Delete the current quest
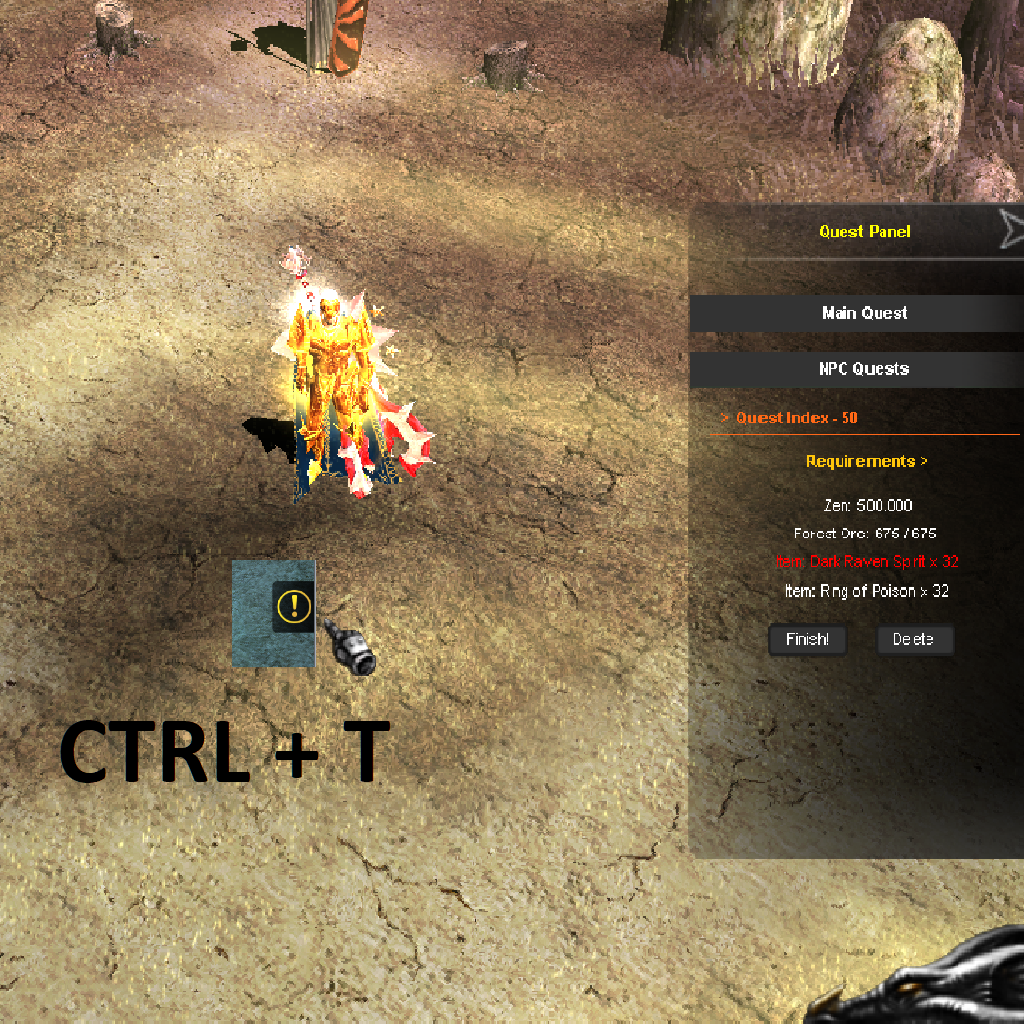 (x=914, y=640)
